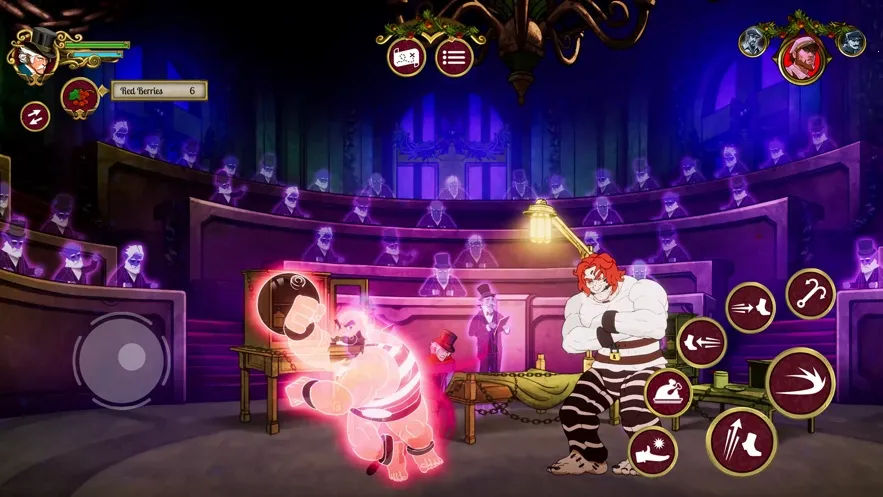Activate the hand with spark ability
Screen dimensions: 883x497
[x=652, y=450]
